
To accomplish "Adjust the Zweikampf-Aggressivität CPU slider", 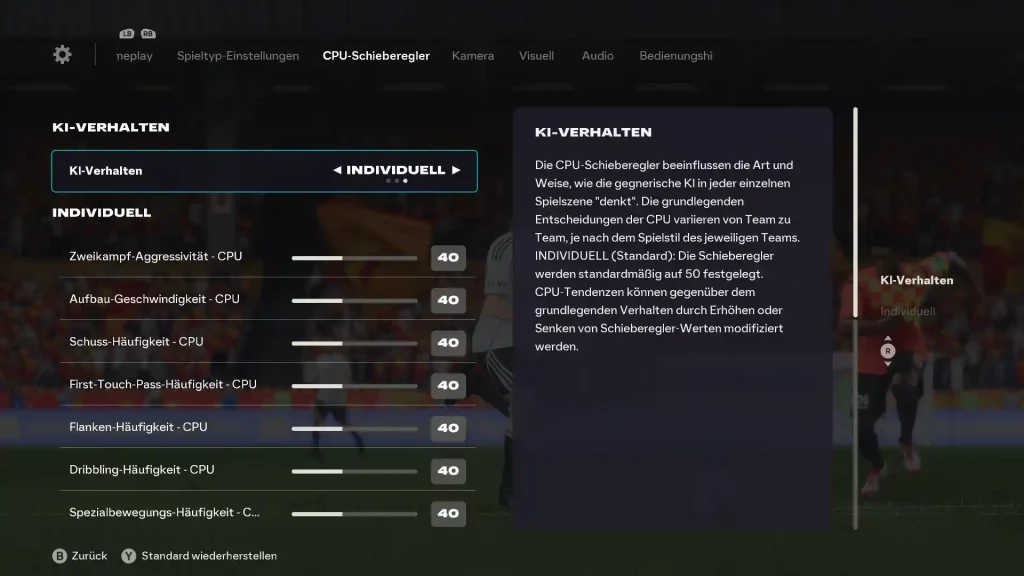I will point(354,257).
